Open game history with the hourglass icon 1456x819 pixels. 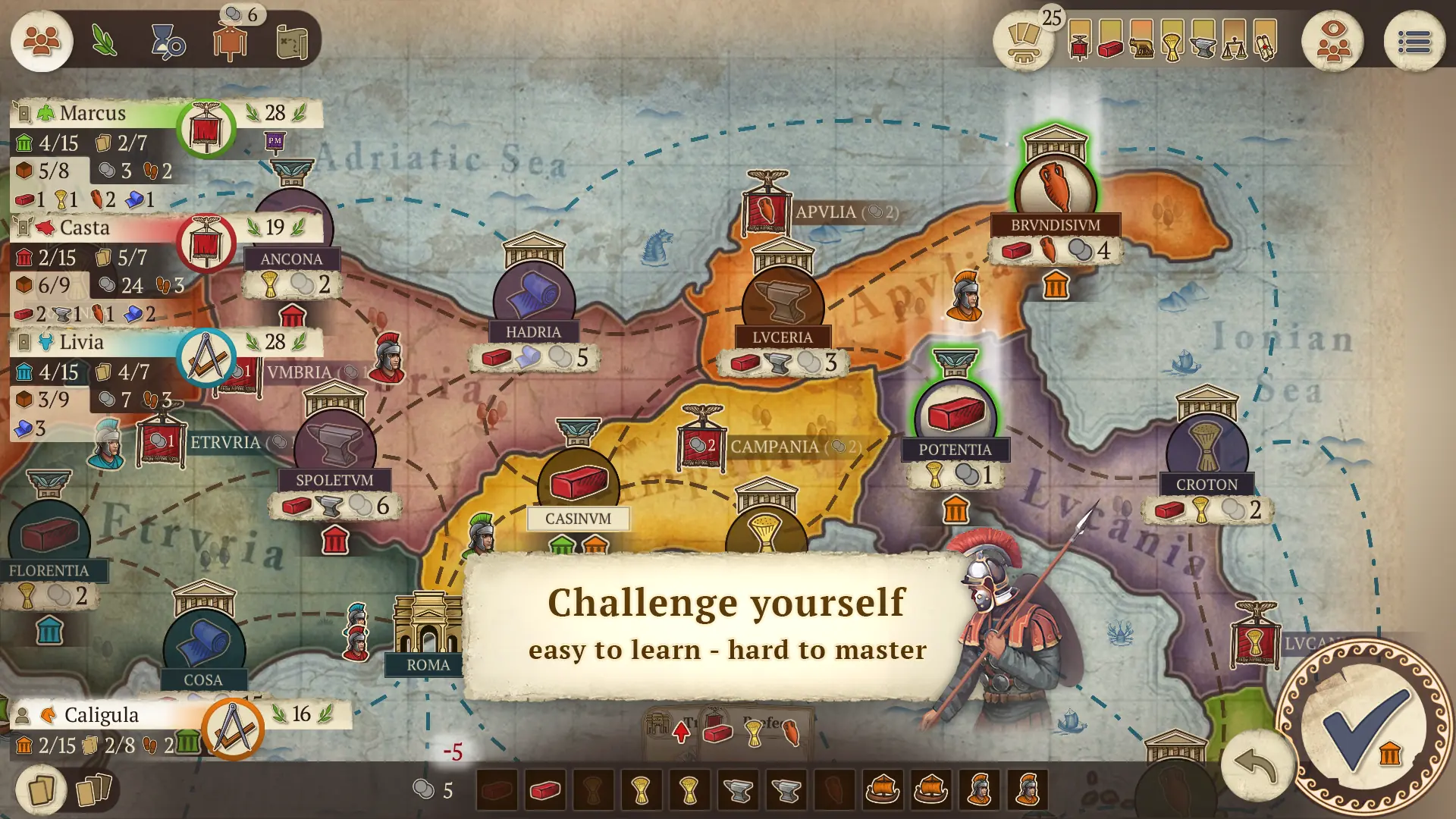(168, 42)
